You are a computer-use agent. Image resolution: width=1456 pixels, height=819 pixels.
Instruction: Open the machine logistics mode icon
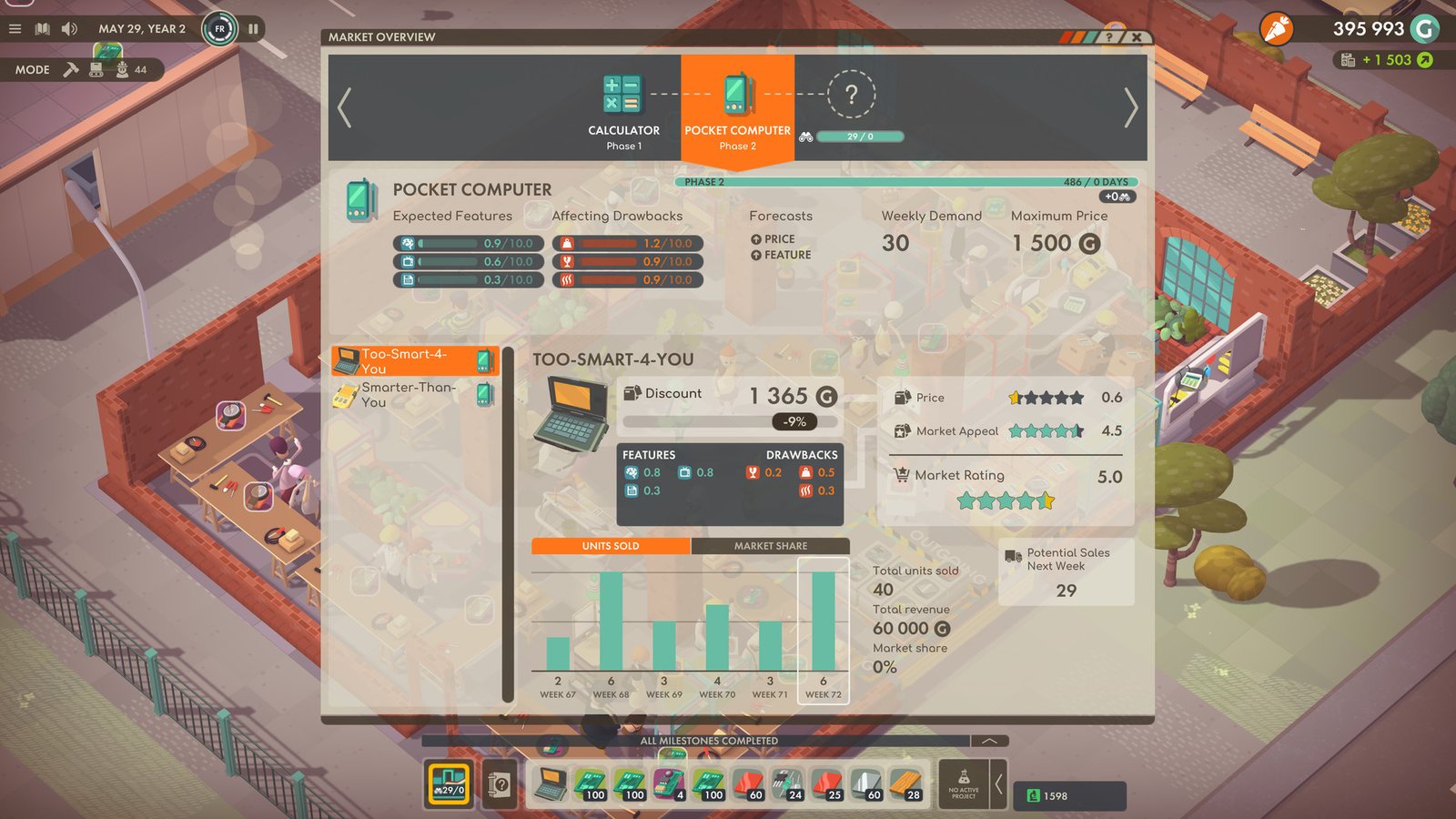96,69
